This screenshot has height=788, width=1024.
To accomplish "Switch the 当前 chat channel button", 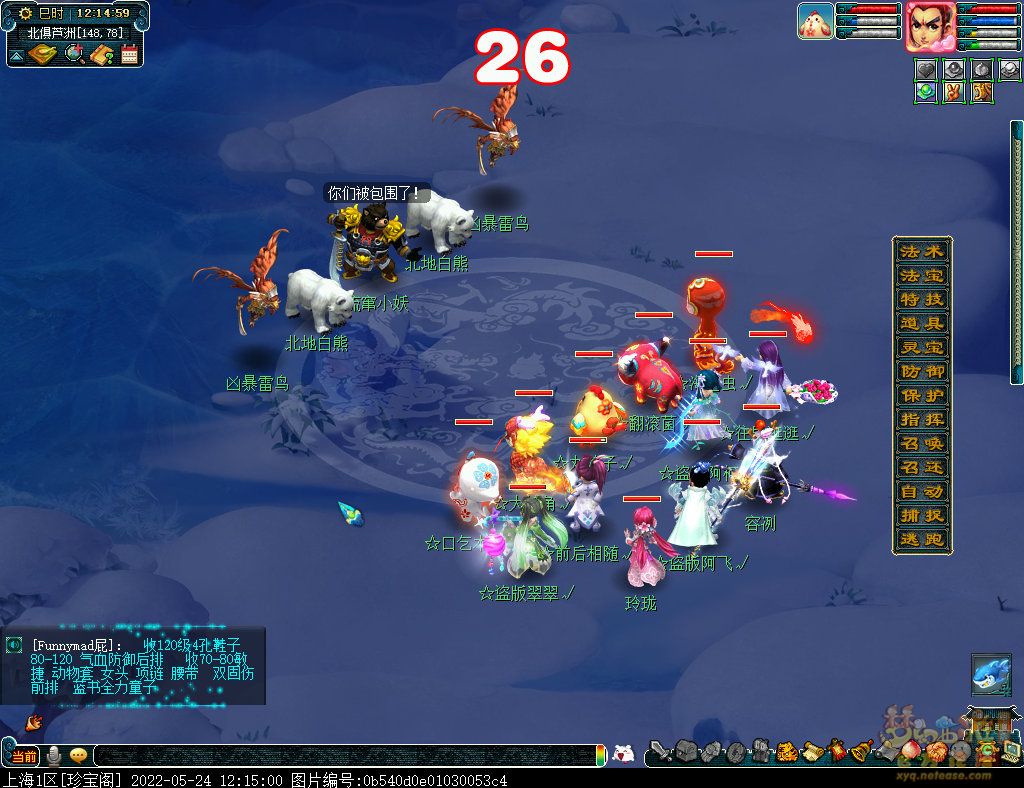I will click(23, 756).
